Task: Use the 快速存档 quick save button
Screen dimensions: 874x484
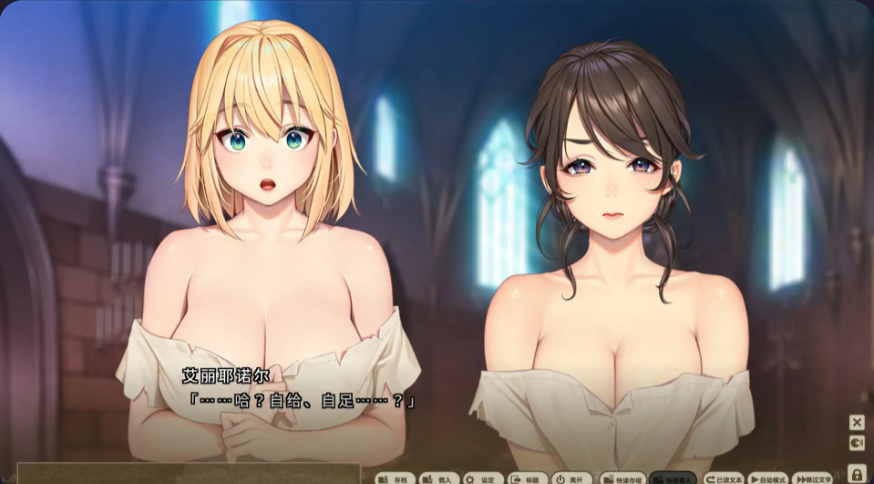Action: (x=621, y=478)
